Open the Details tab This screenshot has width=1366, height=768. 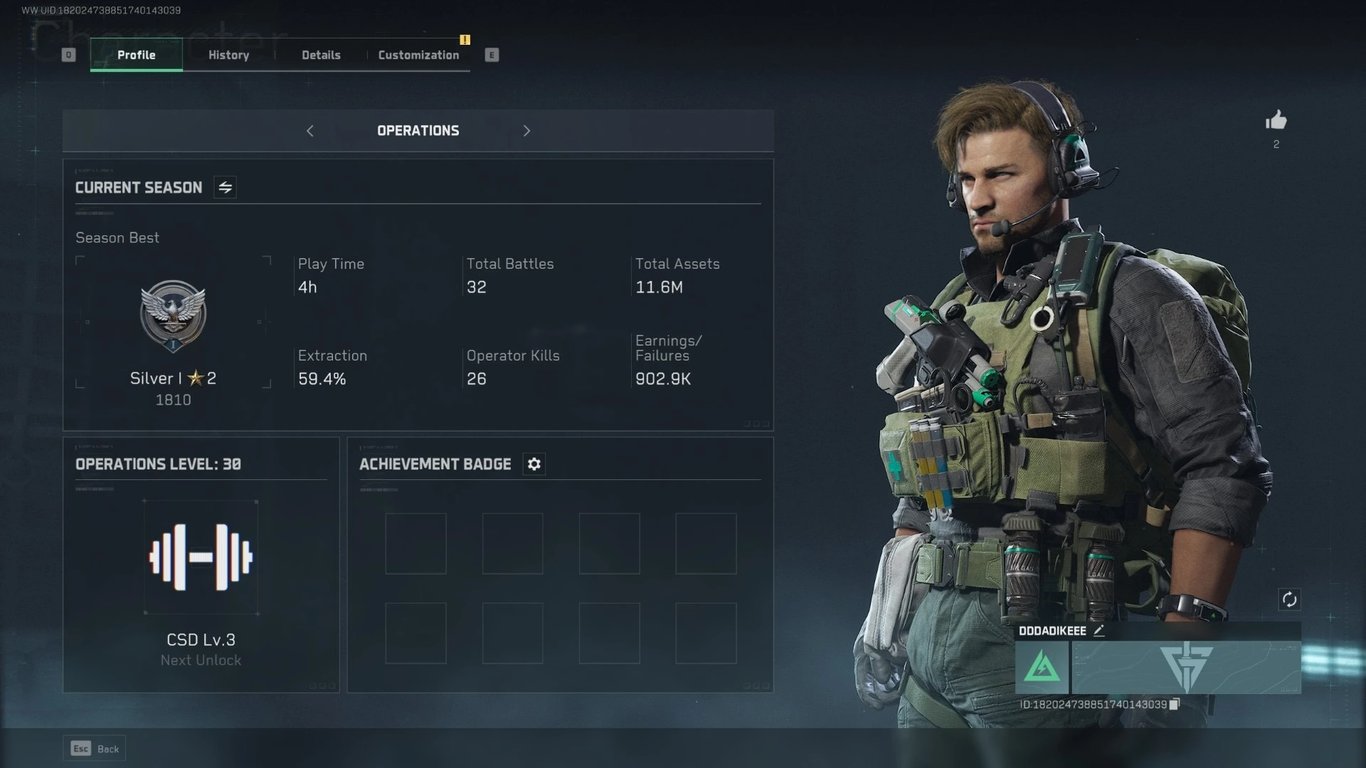[321, 55]
